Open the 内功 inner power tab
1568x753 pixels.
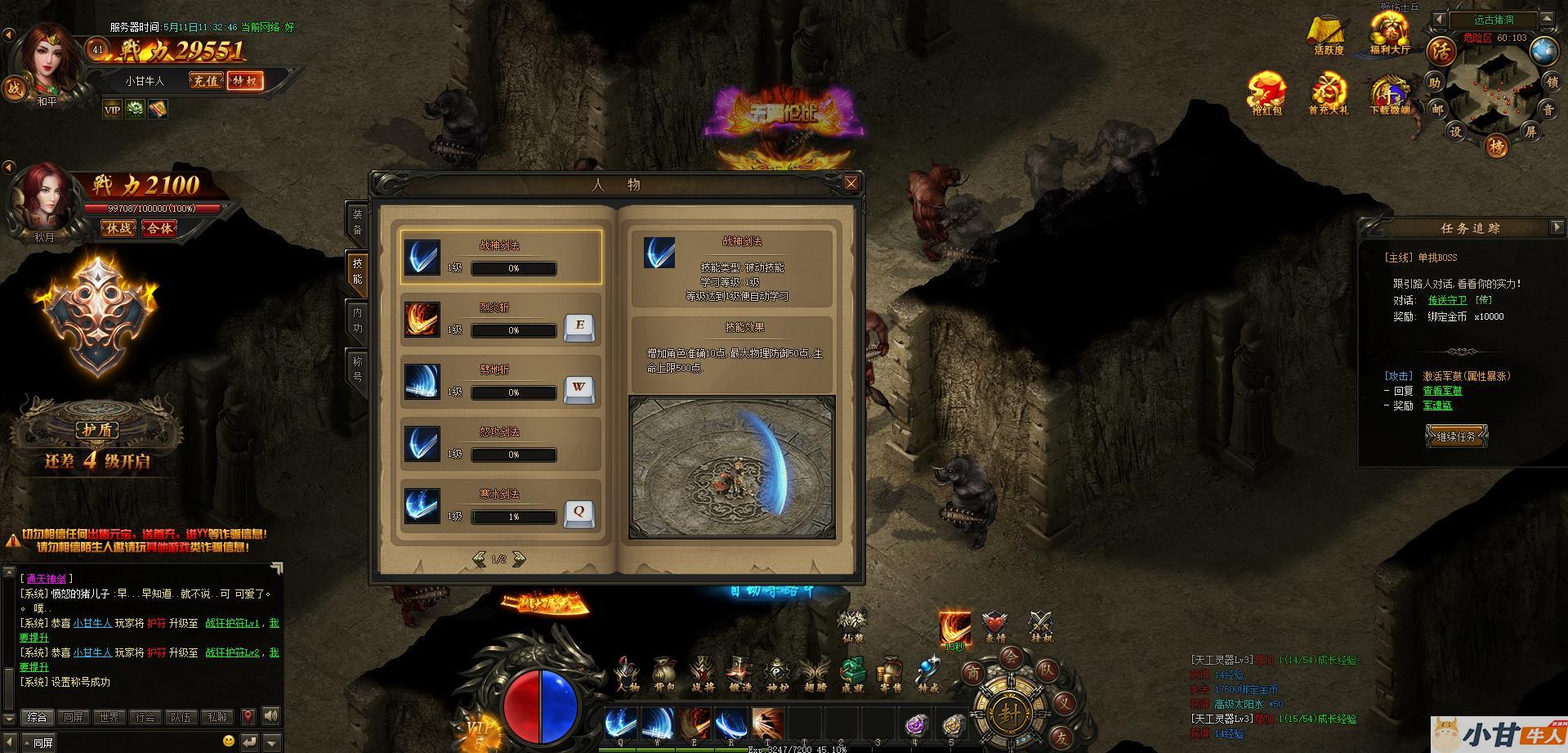357,320
